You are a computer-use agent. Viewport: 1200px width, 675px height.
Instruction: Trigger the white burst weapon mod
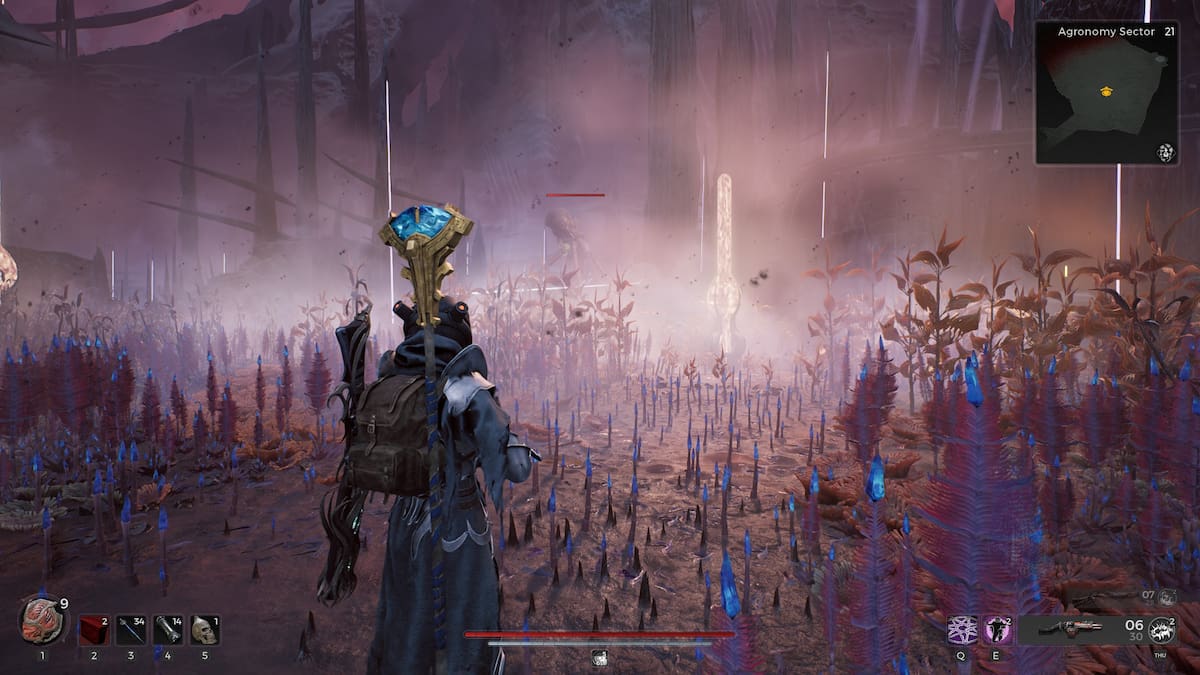pyautogui.click(x=1162, y=630)
